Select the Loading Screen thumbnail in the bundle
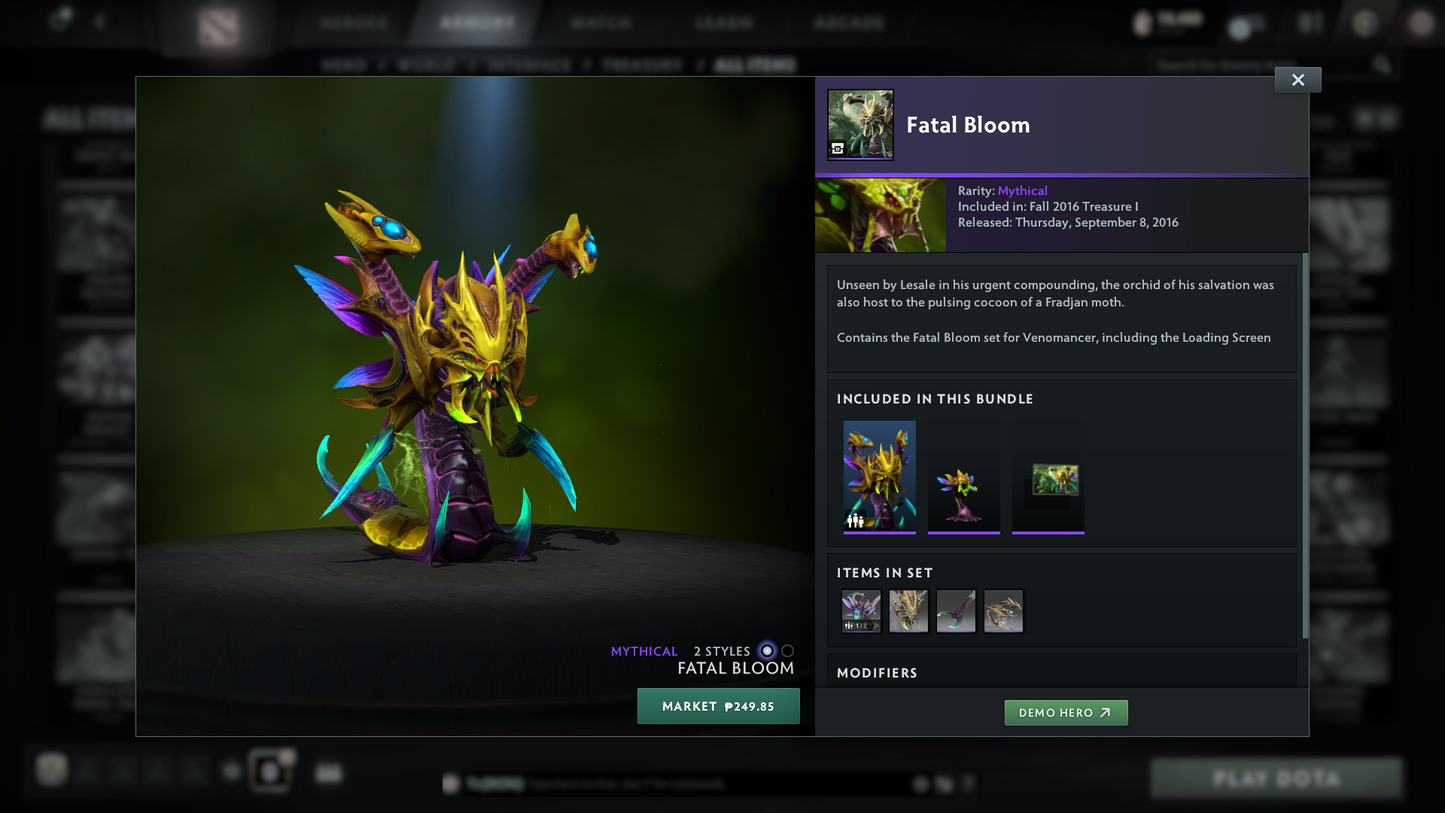This screenshot has width=1445, height=813. [x=1047, y=477]
